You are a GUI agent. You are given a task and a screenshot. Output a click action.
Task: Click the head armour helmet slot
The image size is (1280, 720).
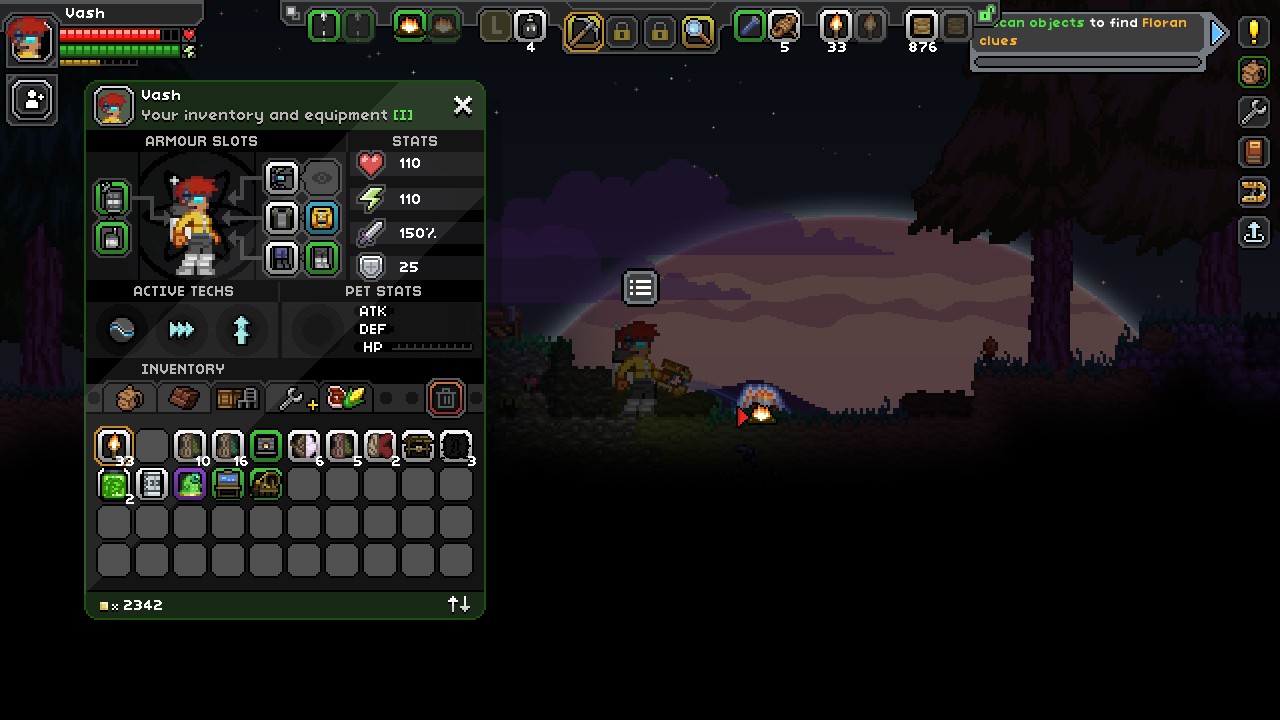(x=283, y=179)
